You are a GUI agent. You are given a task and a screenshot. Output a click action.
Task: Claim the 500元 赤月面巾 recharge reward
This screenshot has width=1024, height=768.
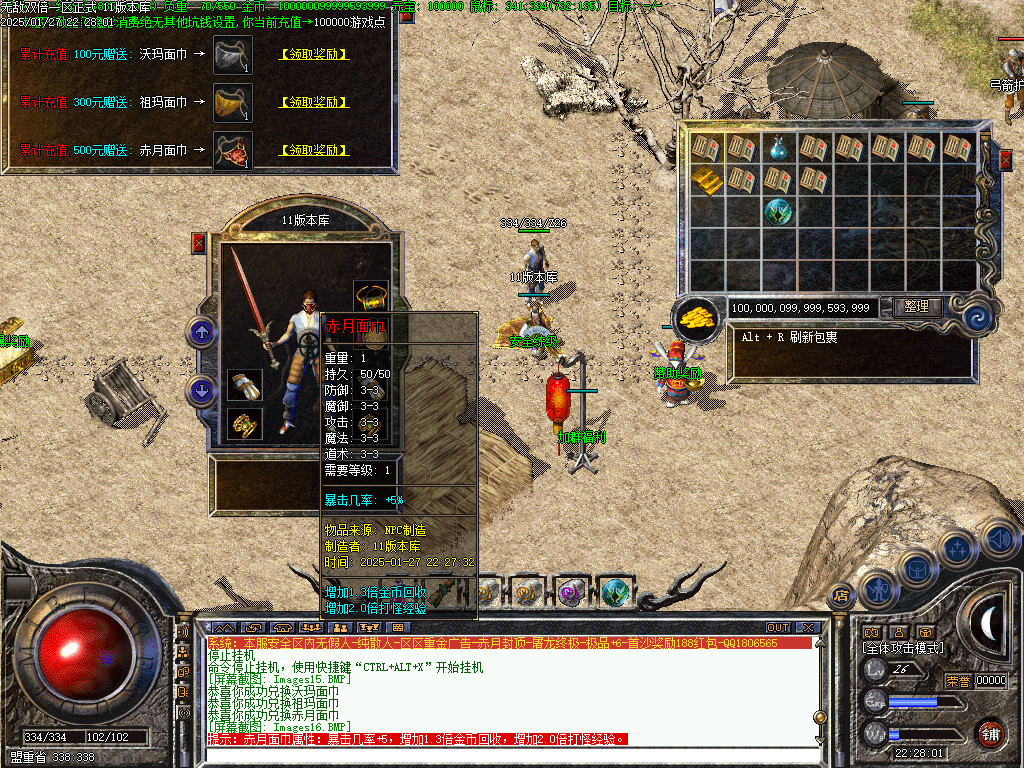point(313,150)
